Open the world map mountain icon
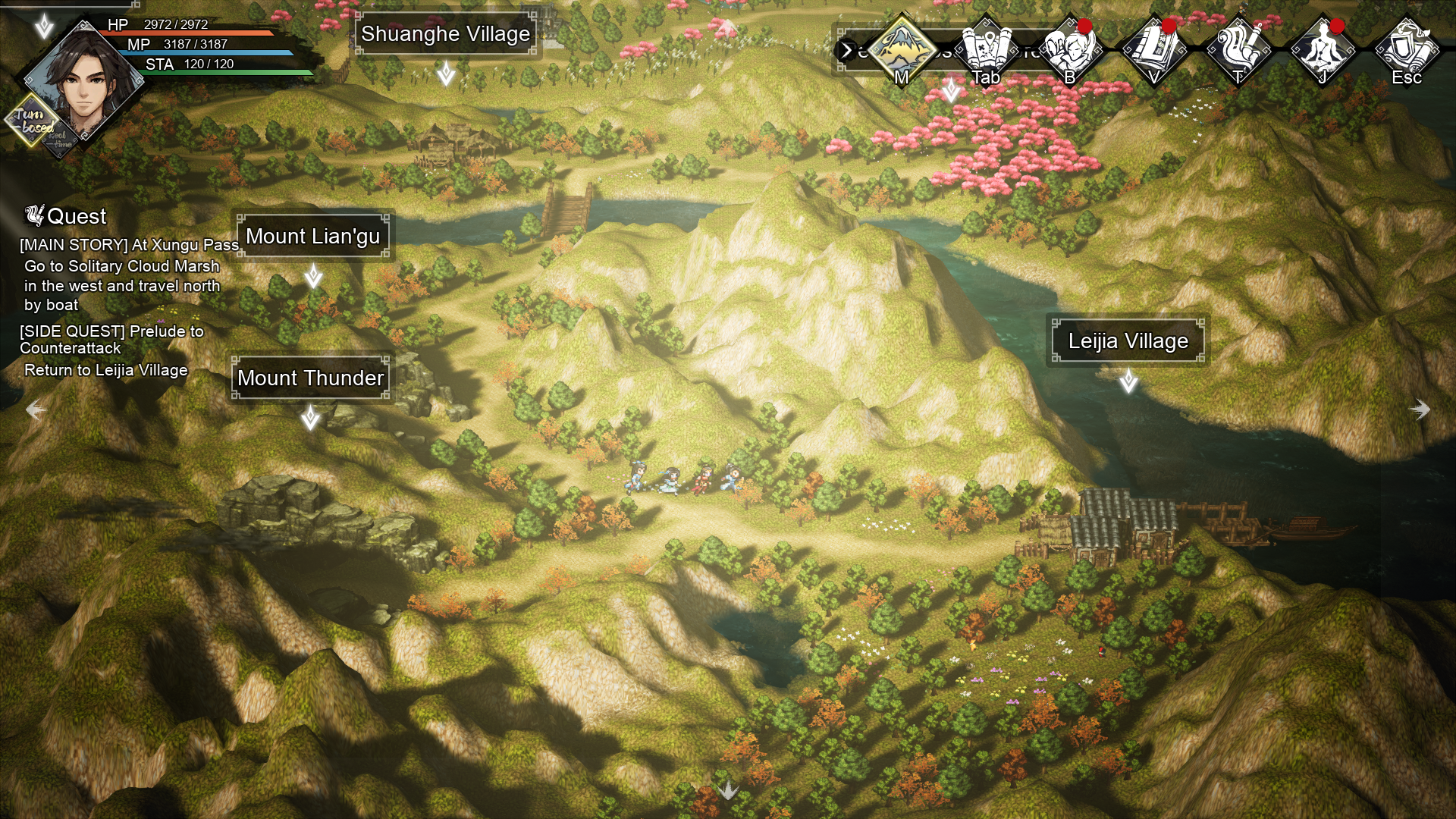This screenshot has width=1456, height=819. (902, 49)
